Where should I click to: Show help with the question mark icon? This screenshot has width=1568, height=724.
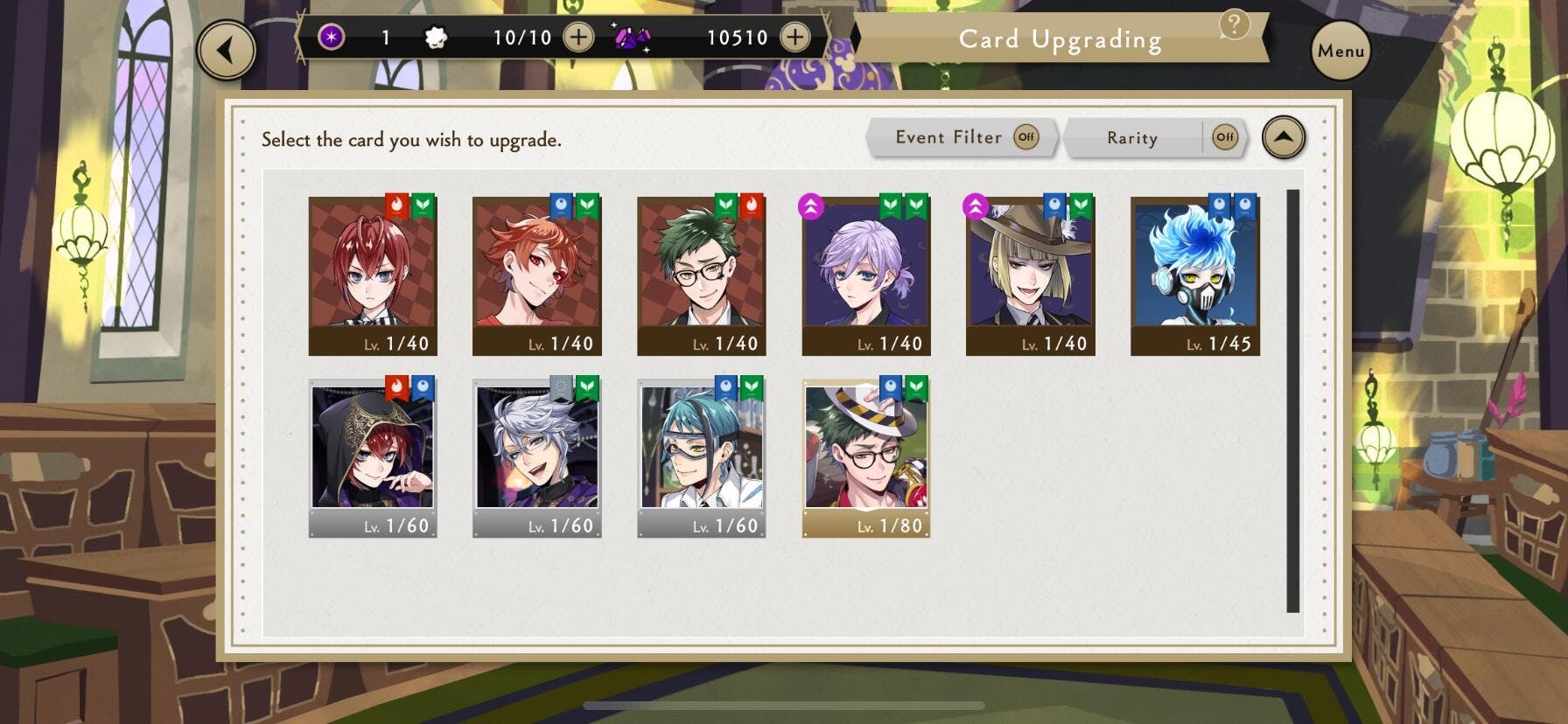coord(1234,24)
